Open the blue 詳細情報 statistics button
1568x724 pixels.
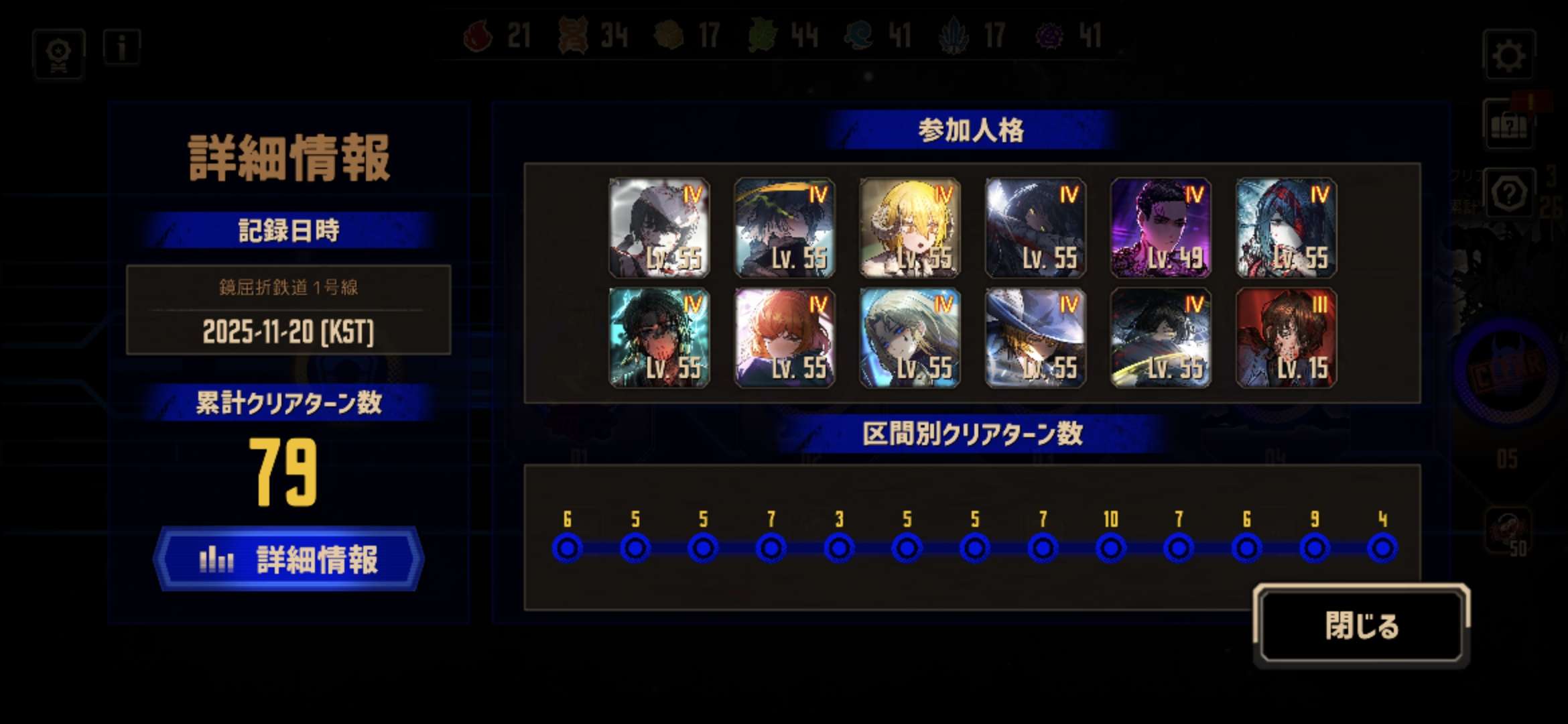point(289,559)
